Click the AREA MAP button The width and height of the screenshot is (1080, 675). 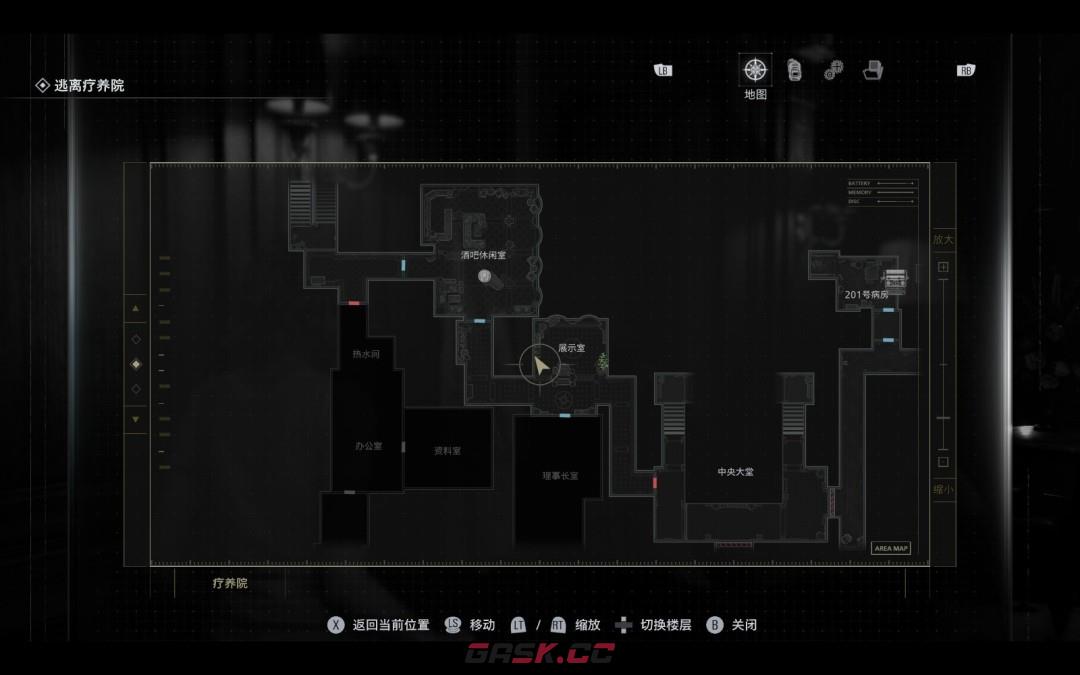(890, 548)
